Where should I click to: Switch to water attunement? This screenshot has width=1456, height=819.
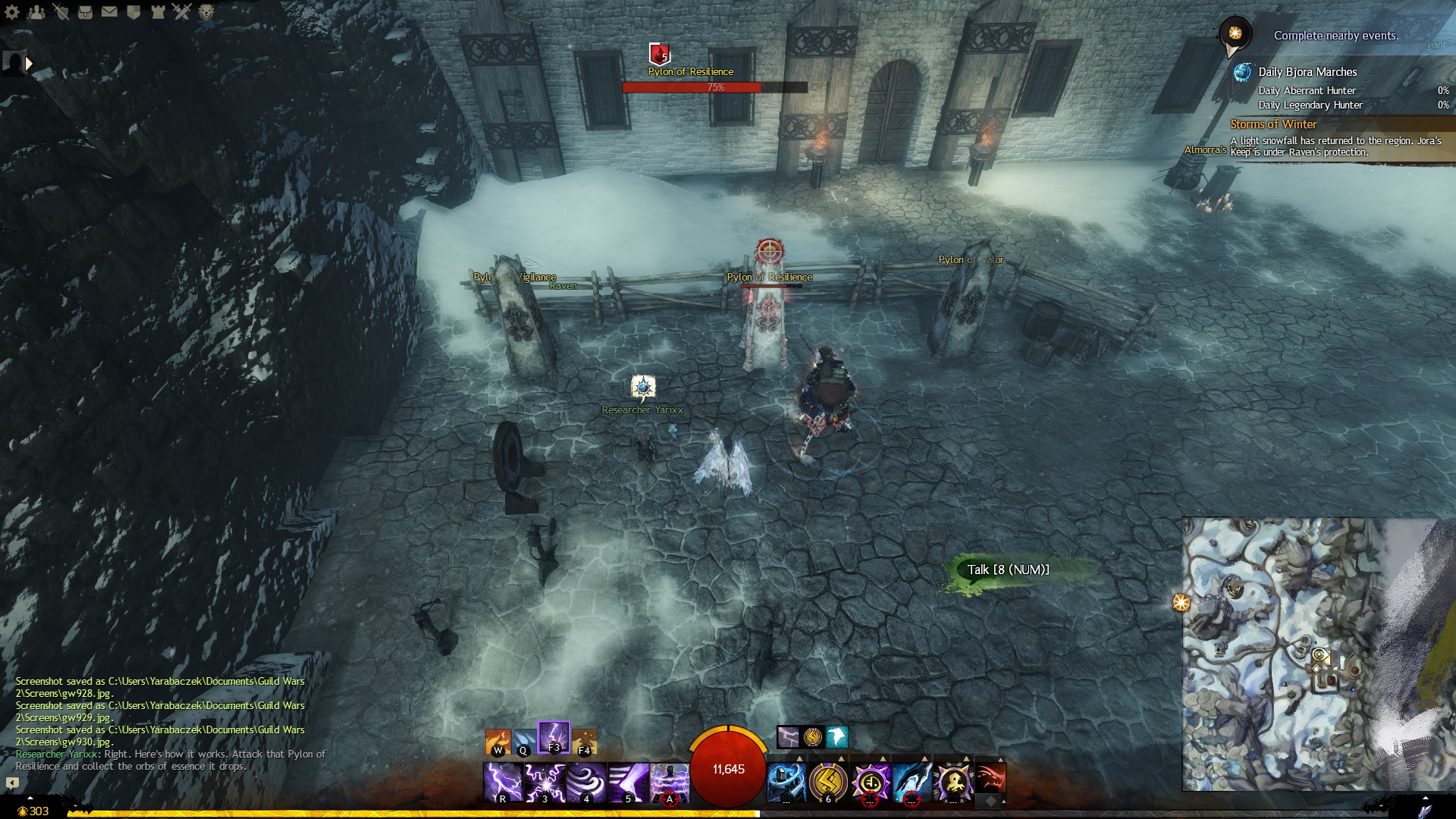(x=523, y=741)
